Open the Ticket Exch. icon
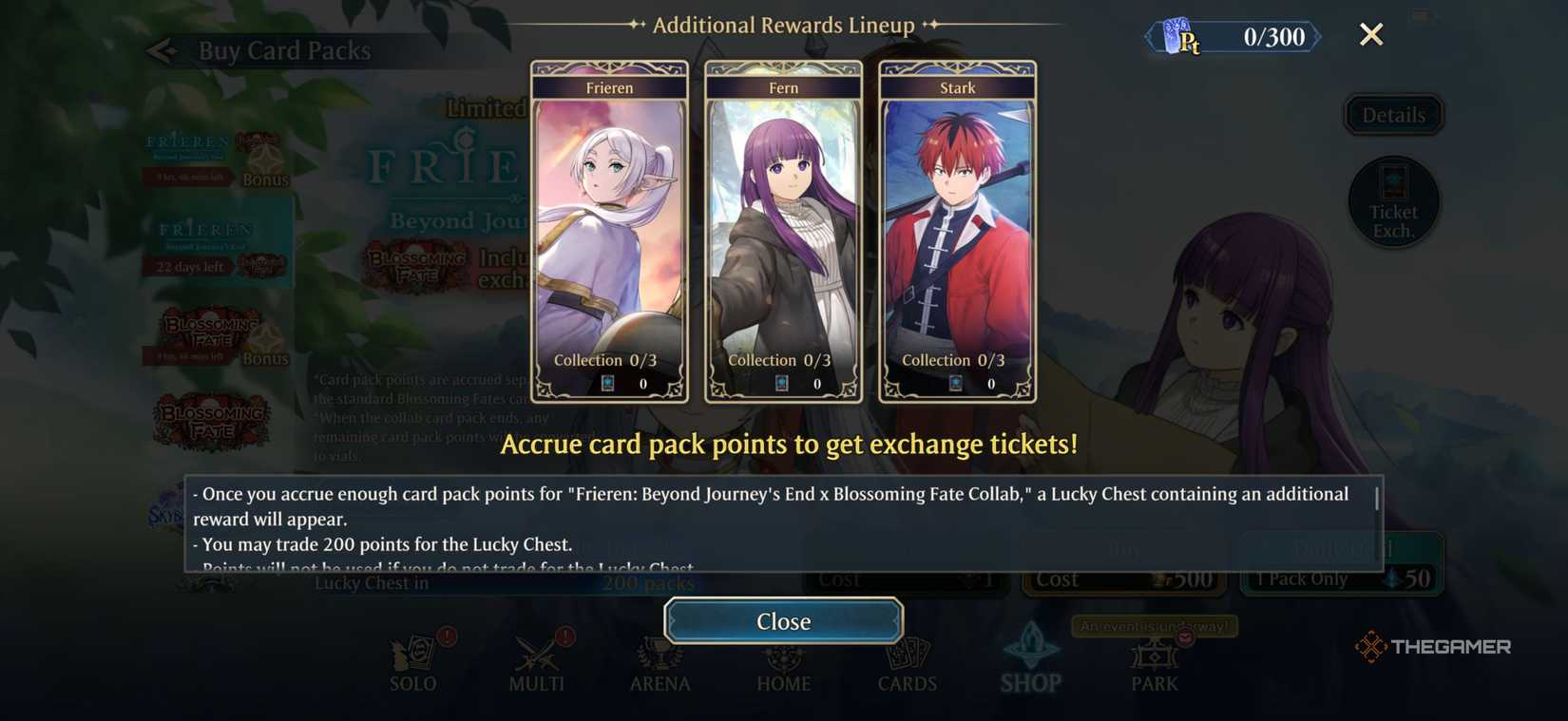 [1392, 201]
